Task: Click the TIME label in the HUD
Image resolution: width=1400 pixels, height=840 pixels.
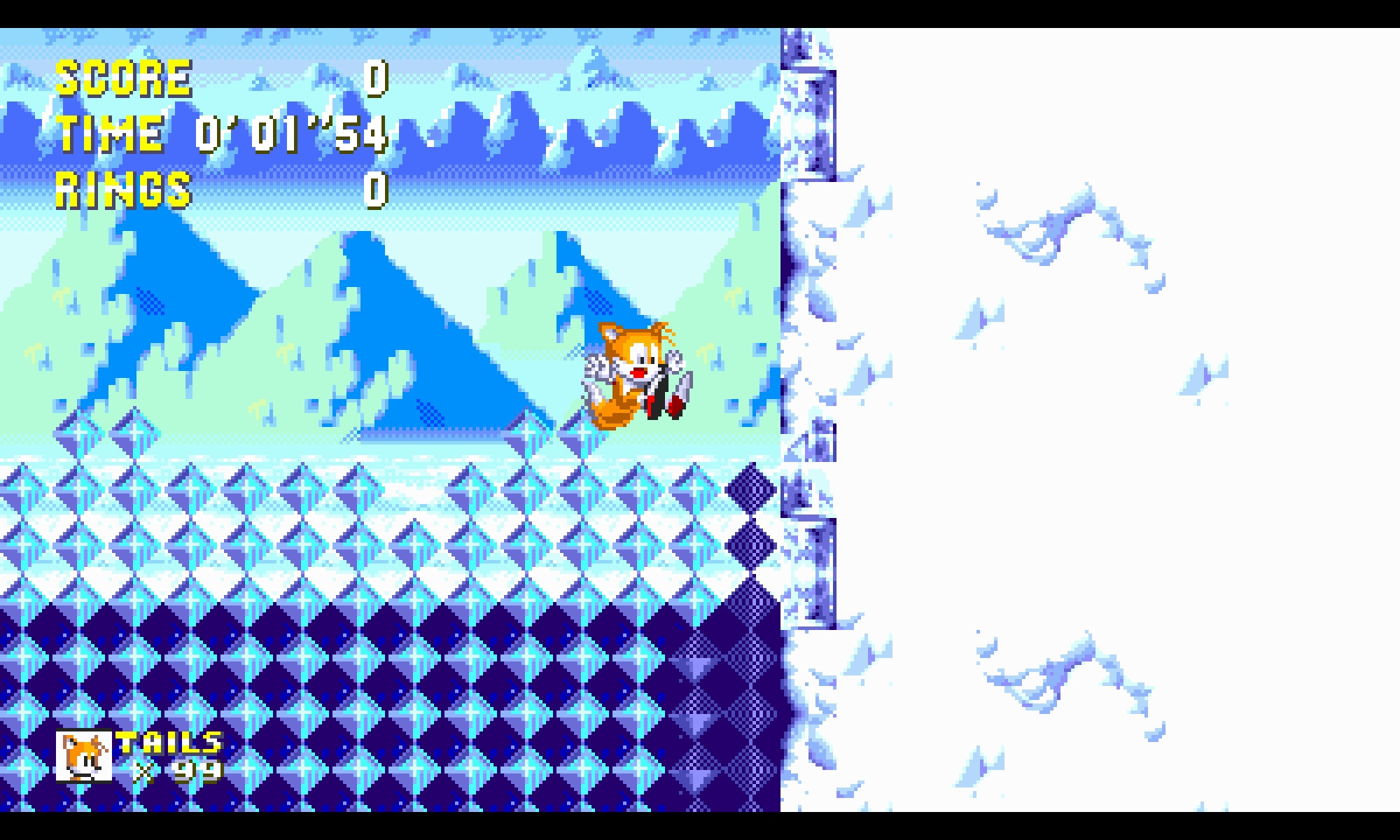Action: pyautogui.click(x=108, y=133)
